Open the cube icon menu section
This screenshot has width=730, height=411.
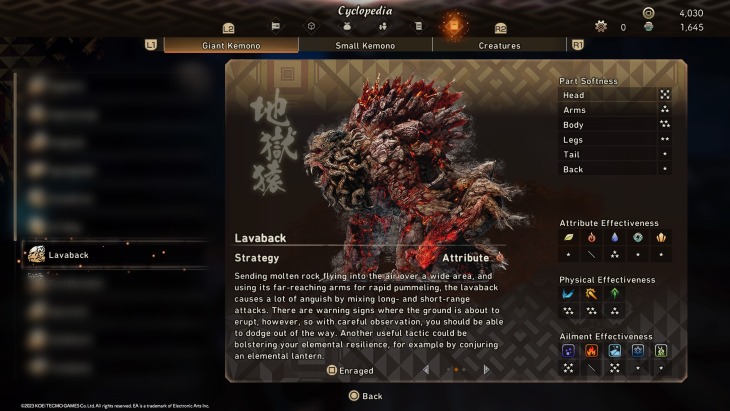pos(311,26)
